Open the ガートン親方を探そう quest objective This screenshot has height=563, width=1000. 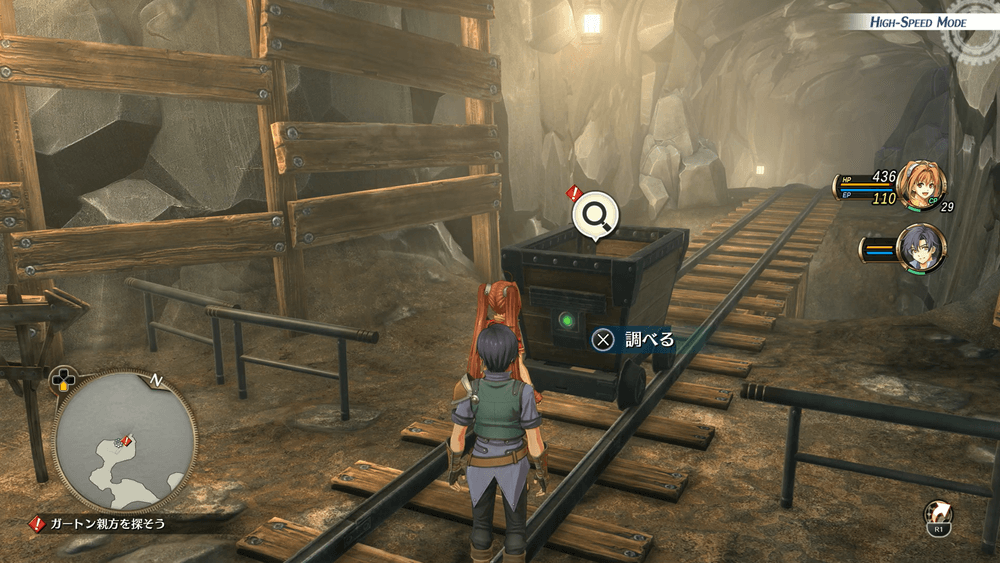click(x=107, y=523)
